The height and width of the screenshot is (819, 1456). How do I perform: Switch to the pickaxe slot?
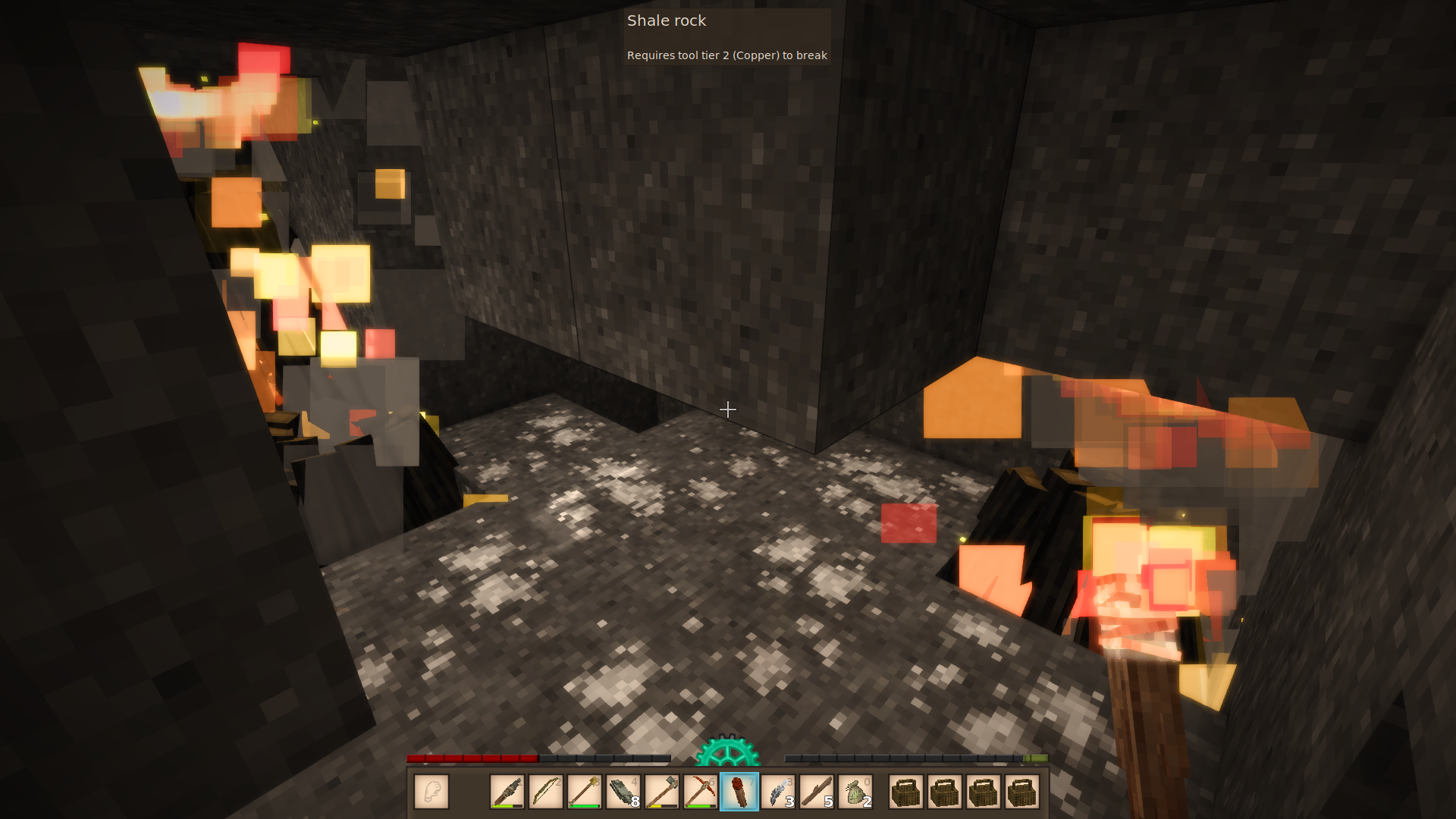point(701,792)
